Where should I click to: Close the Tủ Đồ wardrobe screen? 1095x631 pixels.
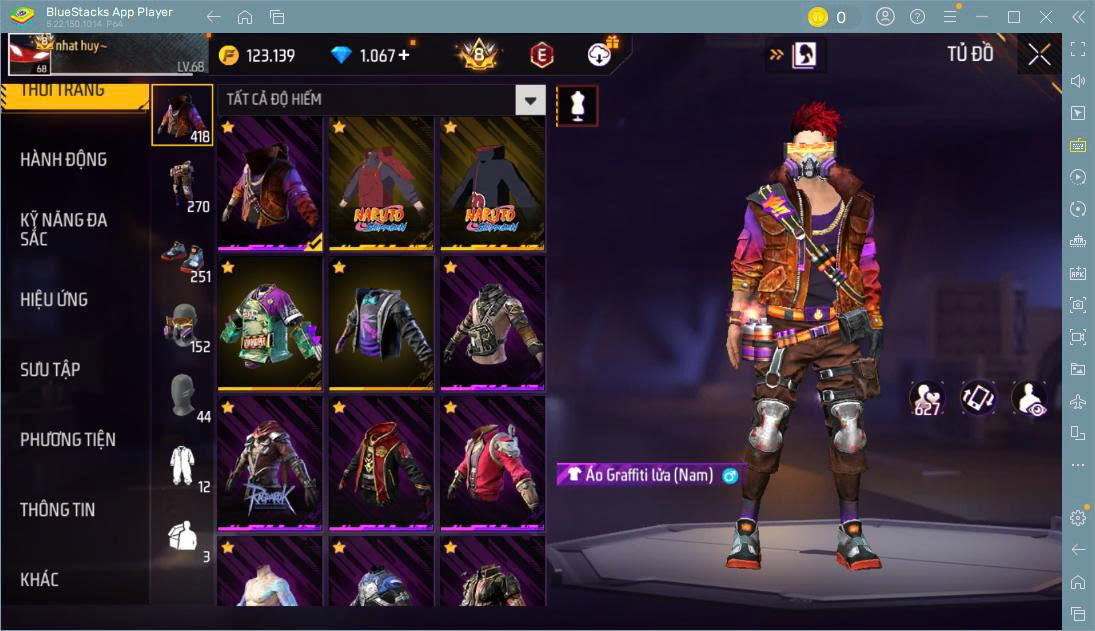(x=1039, y=55)
